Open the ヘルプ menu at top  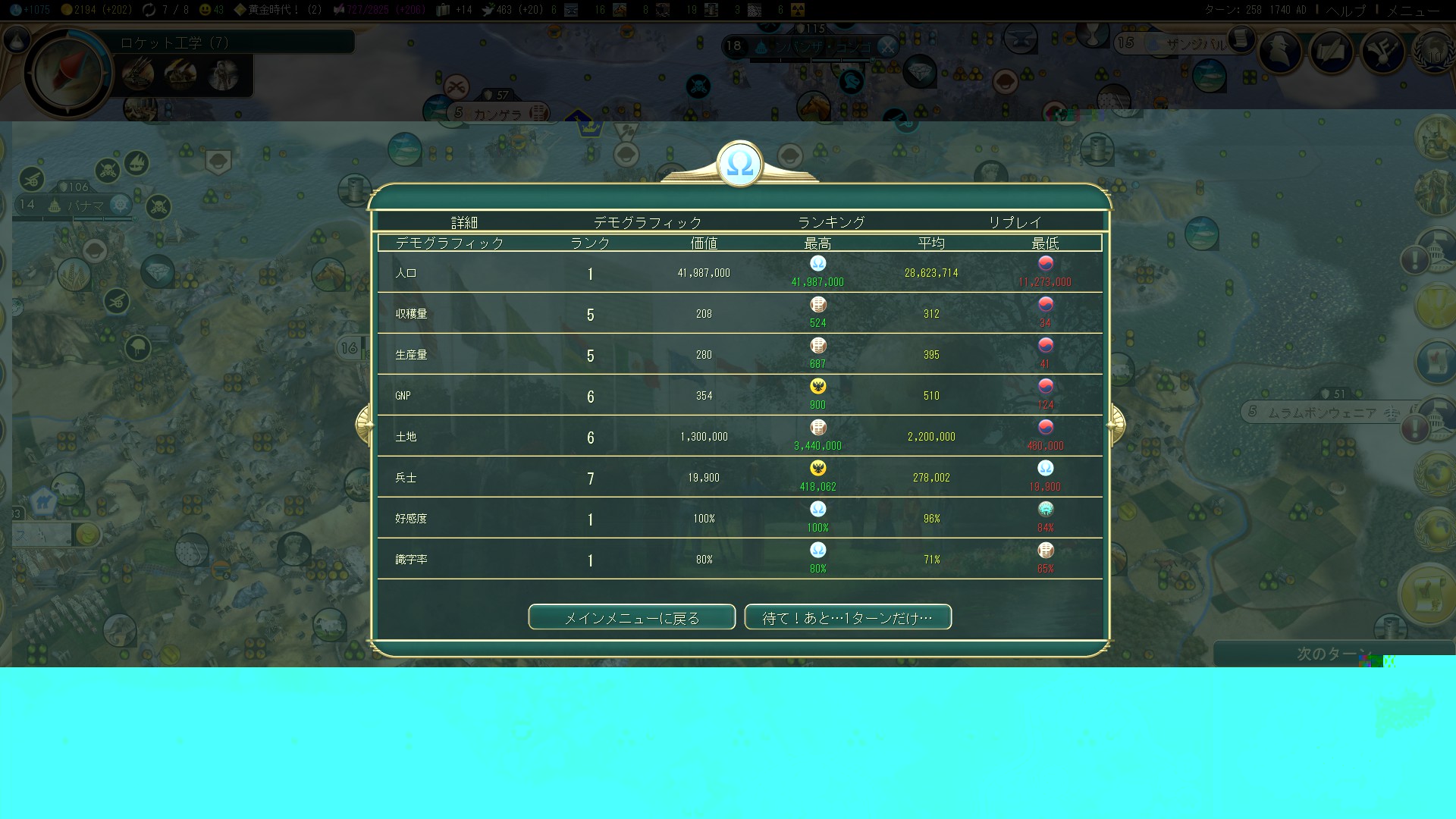(1345, 10)
